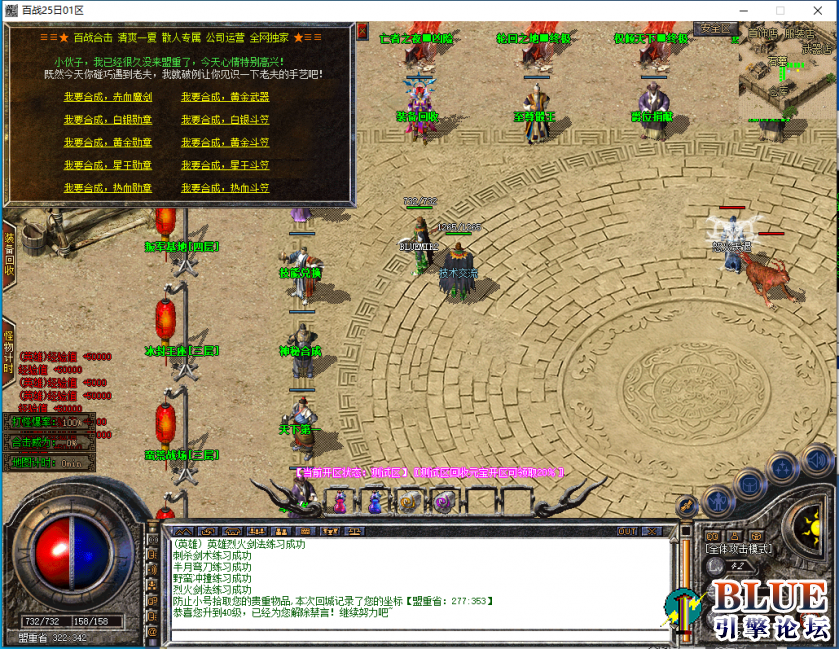The image size is (839, 649).
Task: Close the NPC synthesis dialog
Action: tap(361, 32)
